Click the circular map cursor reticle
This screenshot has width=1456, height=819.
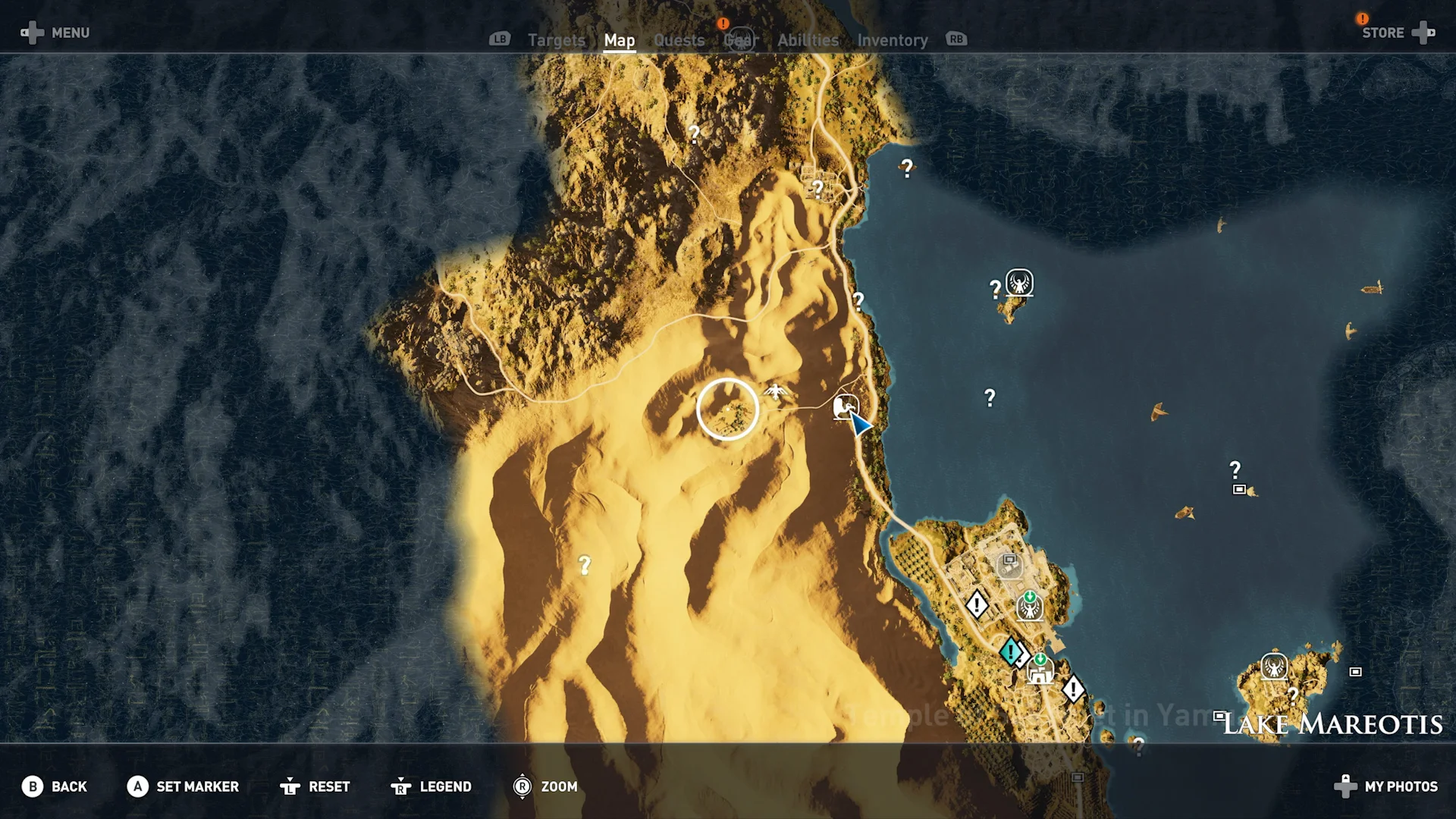click(x=727, y=409)
